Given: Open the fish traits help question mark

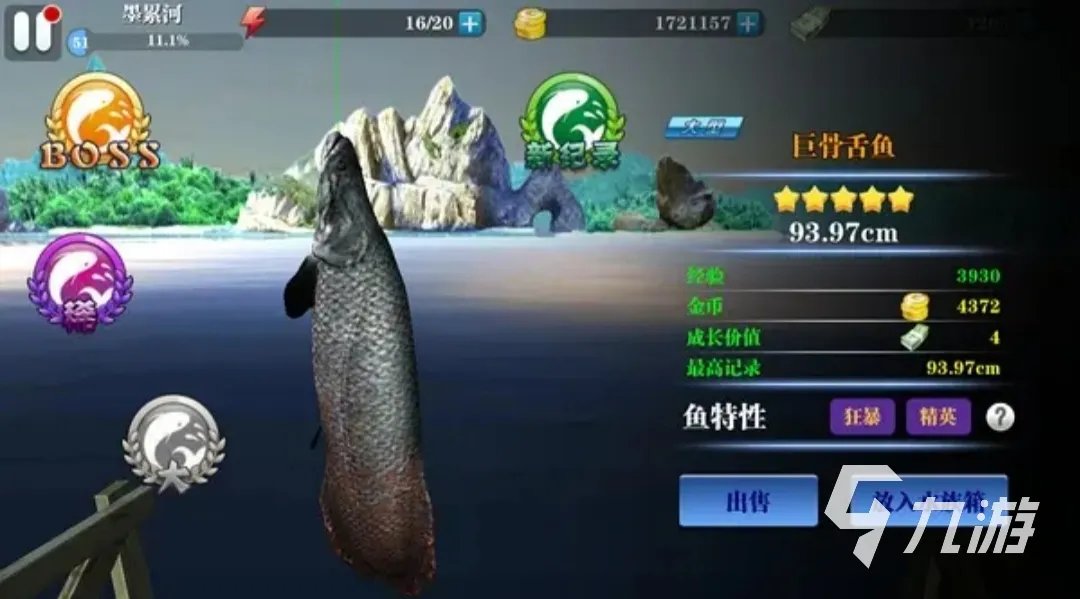Looking at the screenshot, I should click(999, 418).
